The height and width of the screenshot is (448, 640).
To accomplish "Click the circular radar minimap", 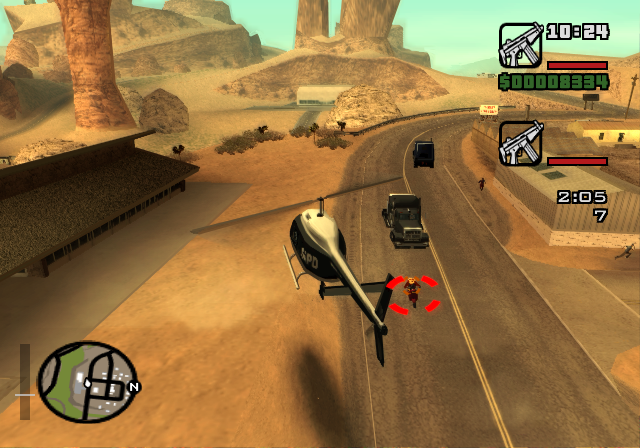I will [x=86, y=382].
